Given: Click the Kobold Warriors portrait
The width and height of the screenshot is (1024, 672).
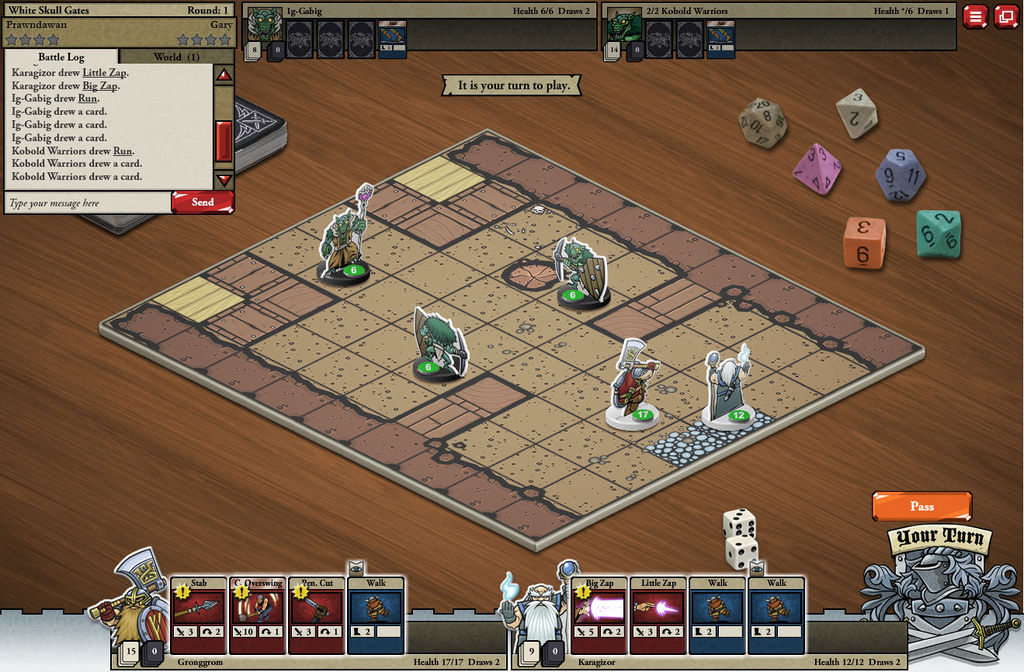Looking at the screenshot, I should tap(624, 26).
